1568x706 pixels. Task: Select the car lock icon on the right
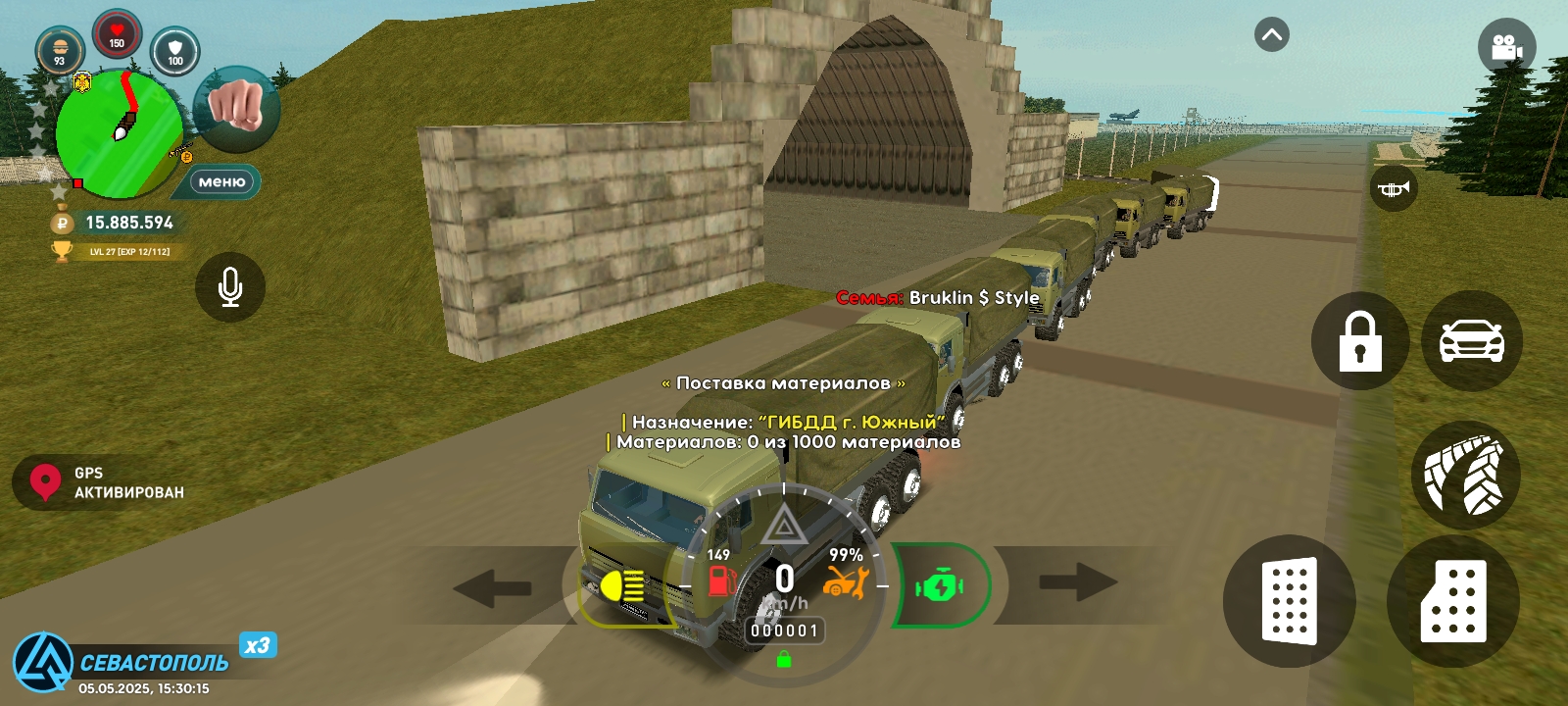(x=1359, y=340)
